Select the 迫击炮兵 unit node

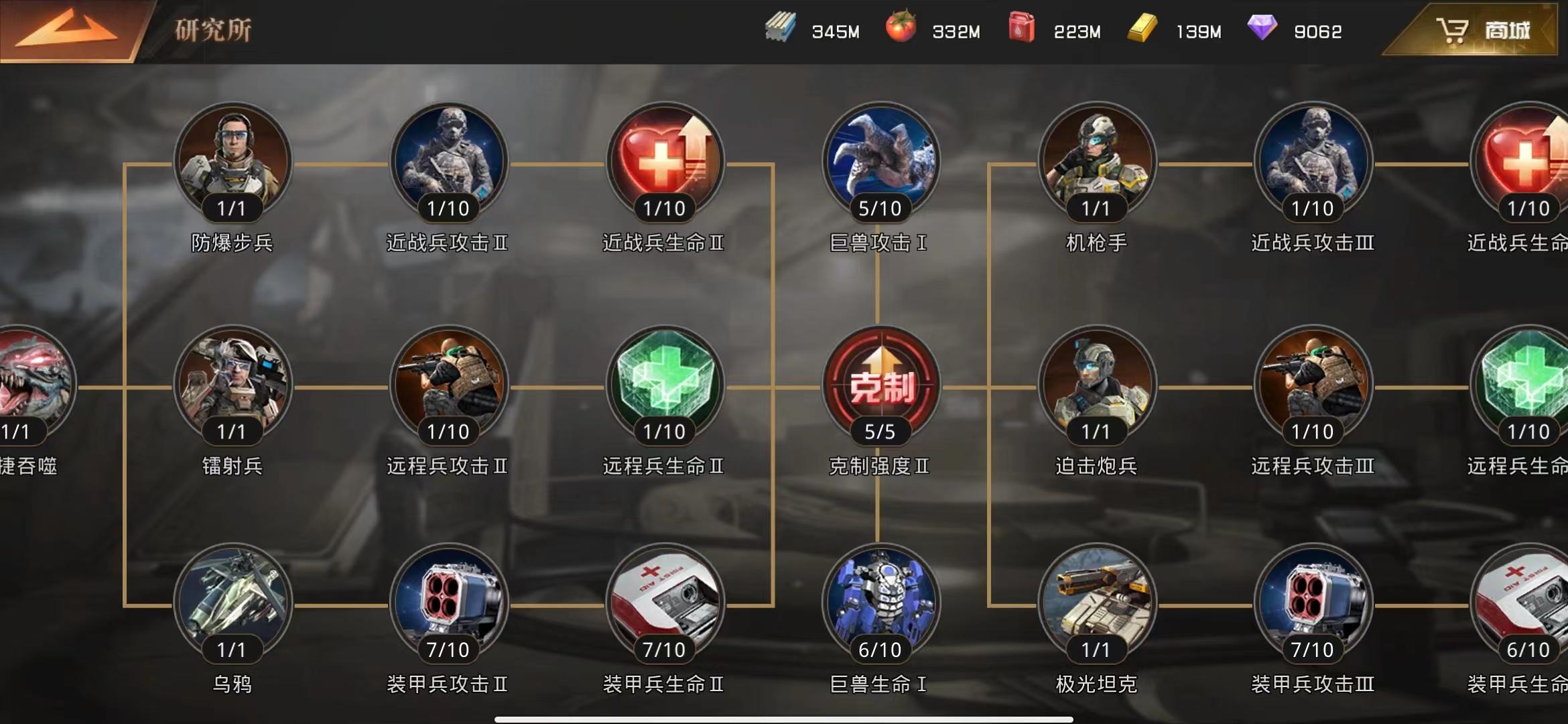pyautogui.click(x=1097, y=385)
